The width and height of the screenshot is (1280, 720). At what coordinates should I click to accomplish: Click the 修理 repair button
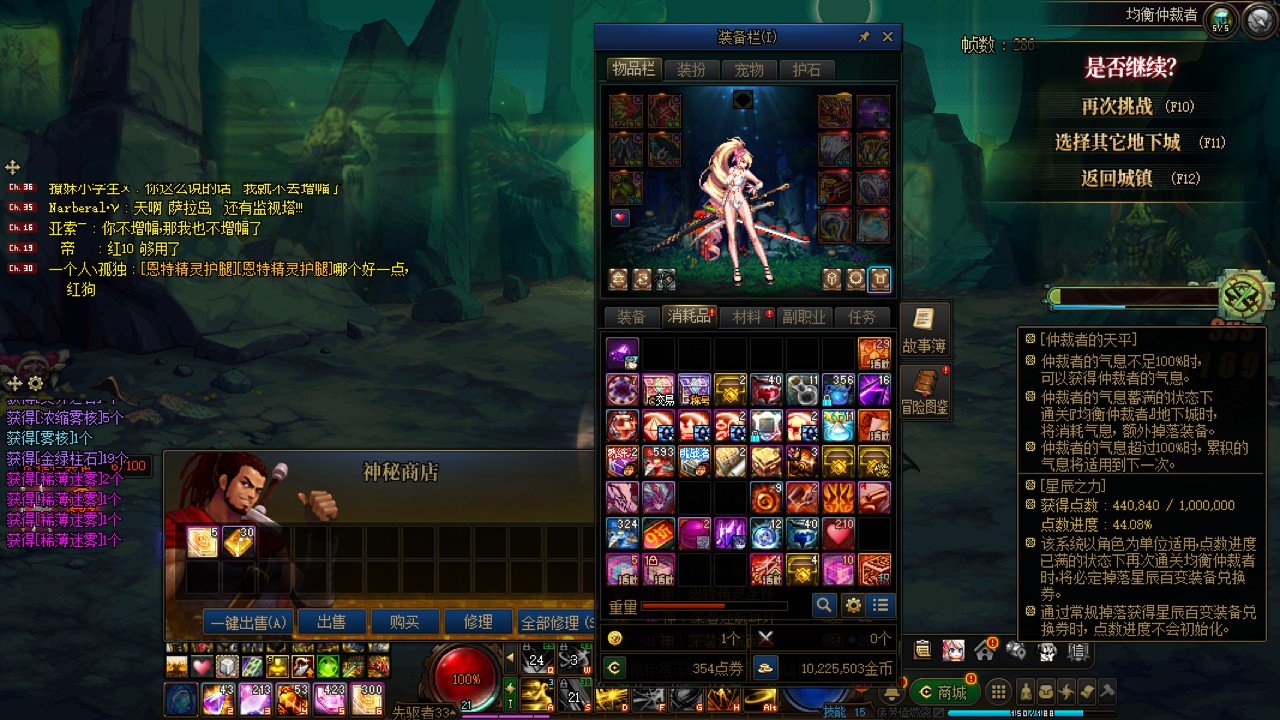[x=478, y=622]
